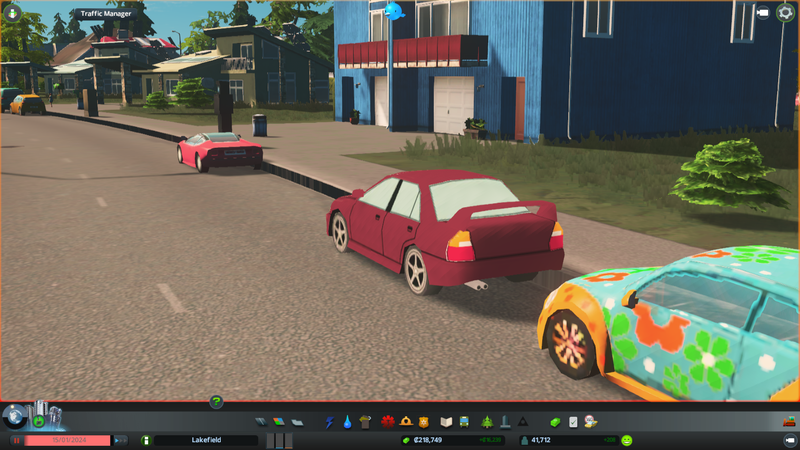Image resolution: width=800 pixels, height=450 pixels.
Task: Change the simulation speed arrows
Action: click(x=120, y=440)
